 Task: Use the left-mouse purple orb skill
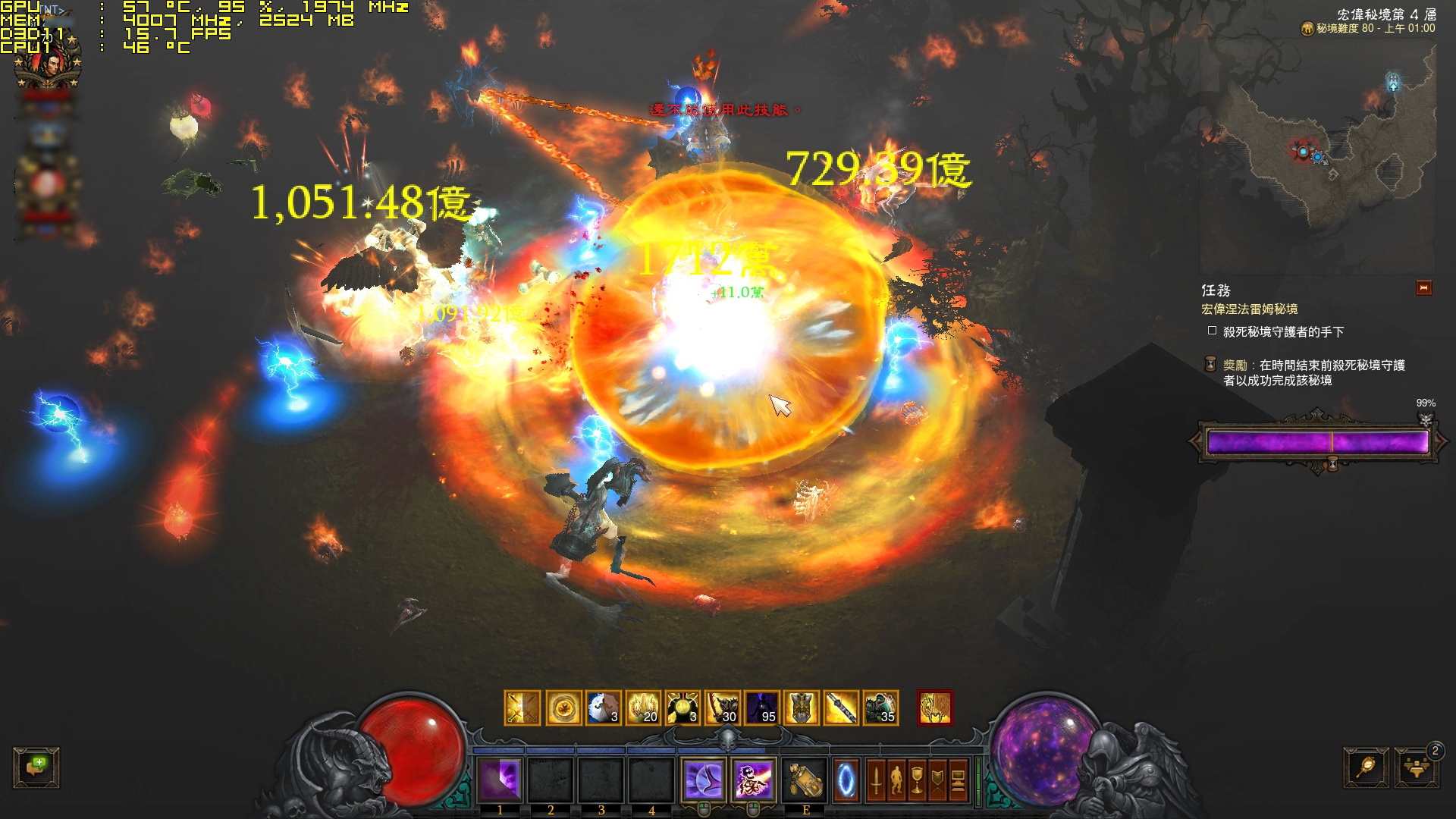704,780
